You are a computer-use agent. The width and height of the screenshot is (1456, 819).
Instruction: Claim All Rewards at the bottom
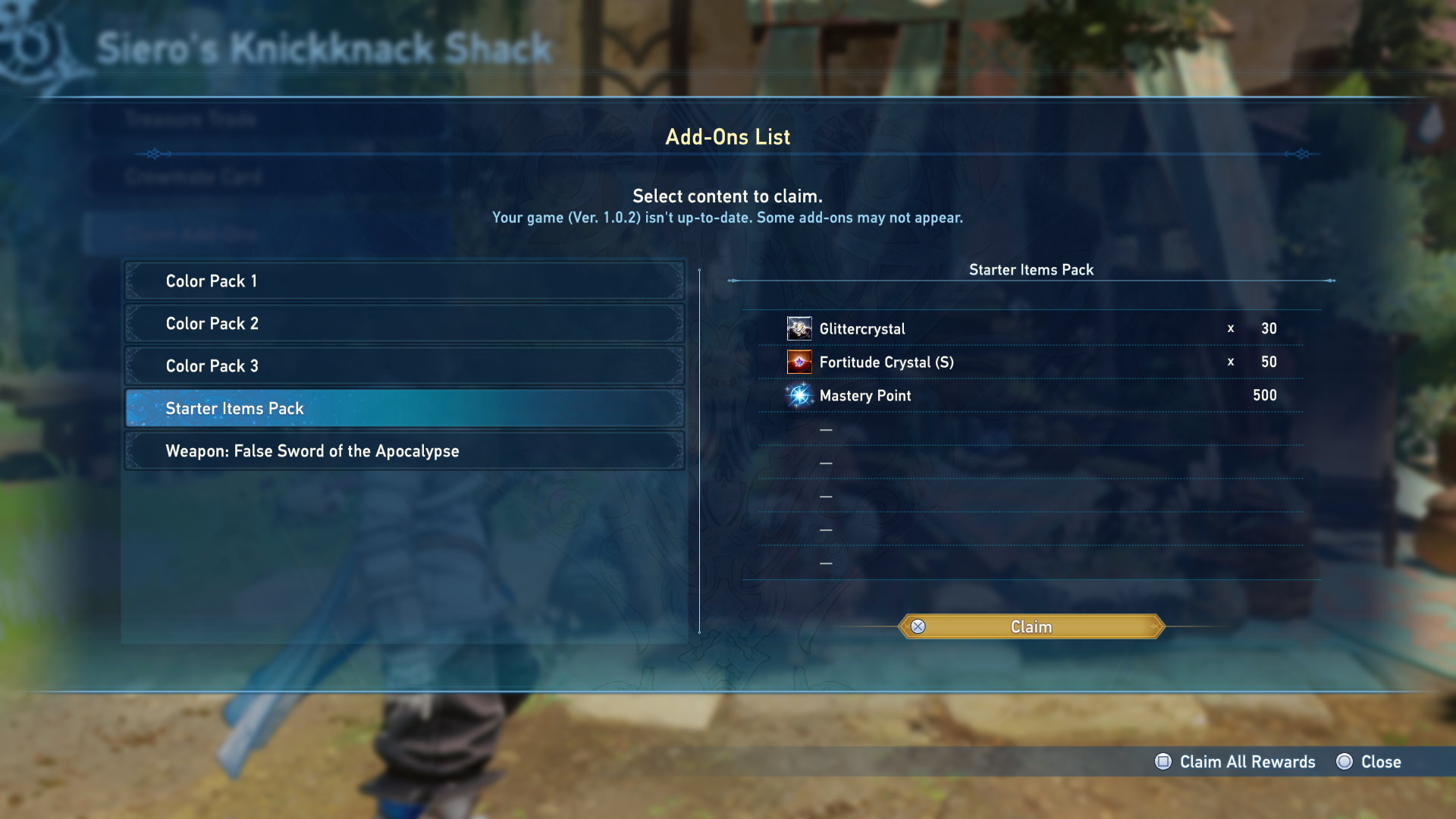[x=1236, y=762]
